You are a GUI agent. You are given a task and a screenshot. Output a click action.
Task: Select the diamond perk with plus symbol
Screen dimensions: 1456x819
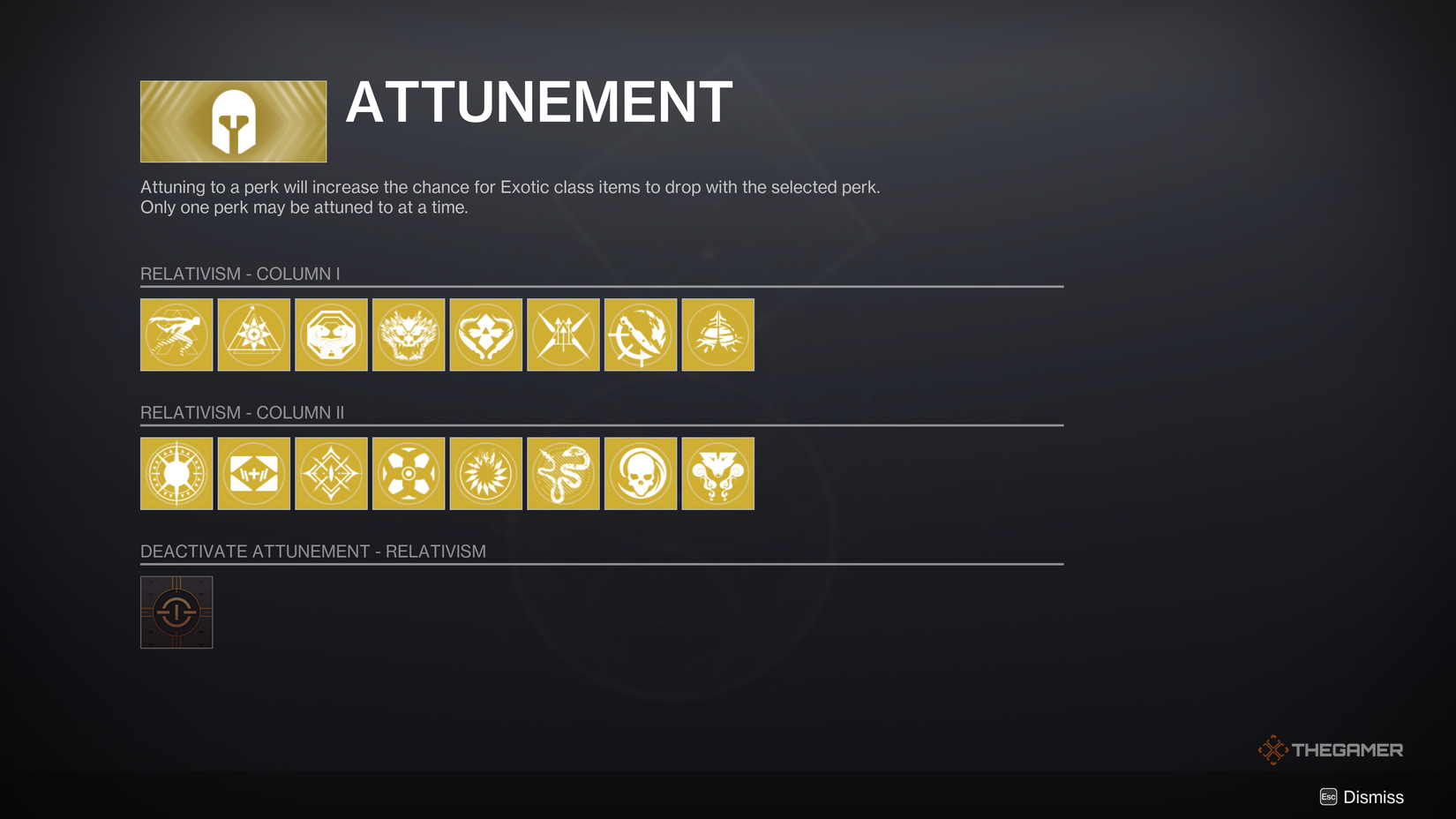click(x=253, y=473)
